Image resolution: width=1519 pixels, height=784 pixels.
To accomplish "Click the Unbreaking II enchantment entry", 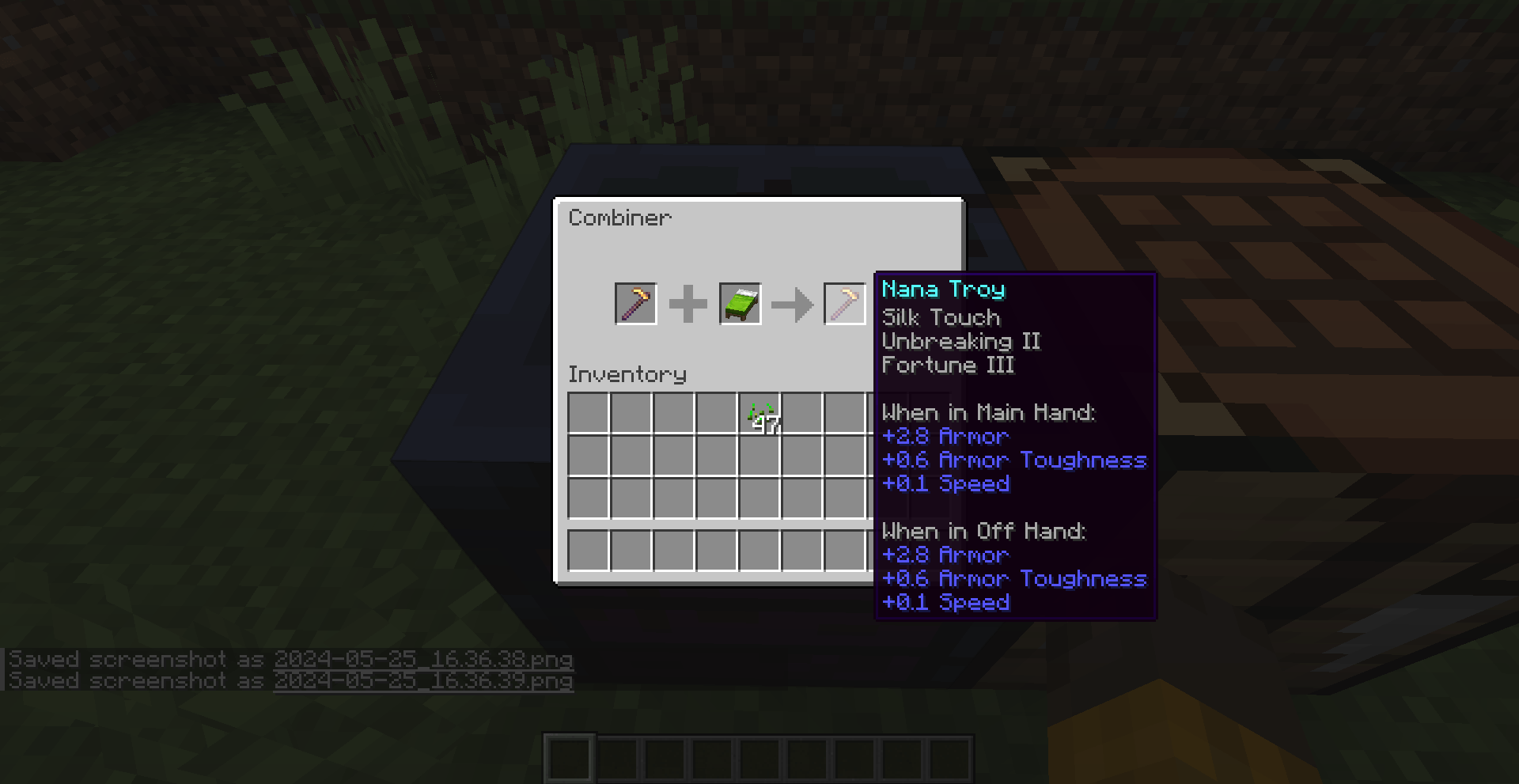I will click(x=962, y=342).
